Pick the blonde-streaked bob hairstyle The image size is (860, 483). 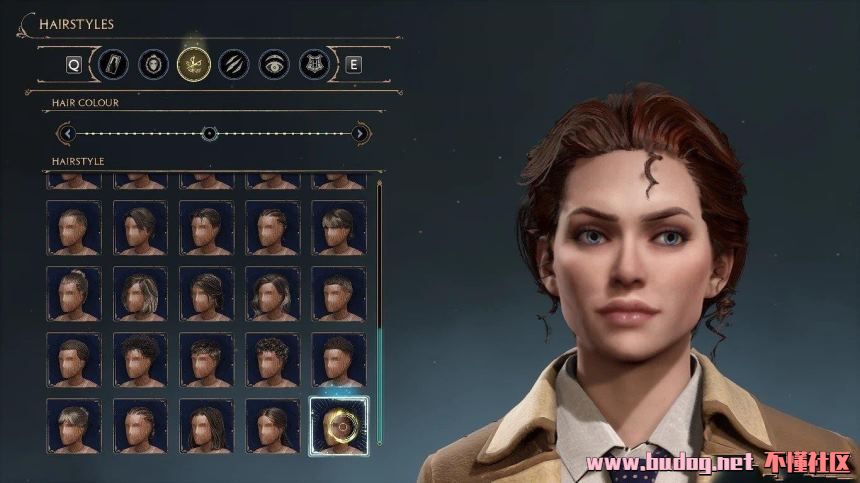[140, 293]
